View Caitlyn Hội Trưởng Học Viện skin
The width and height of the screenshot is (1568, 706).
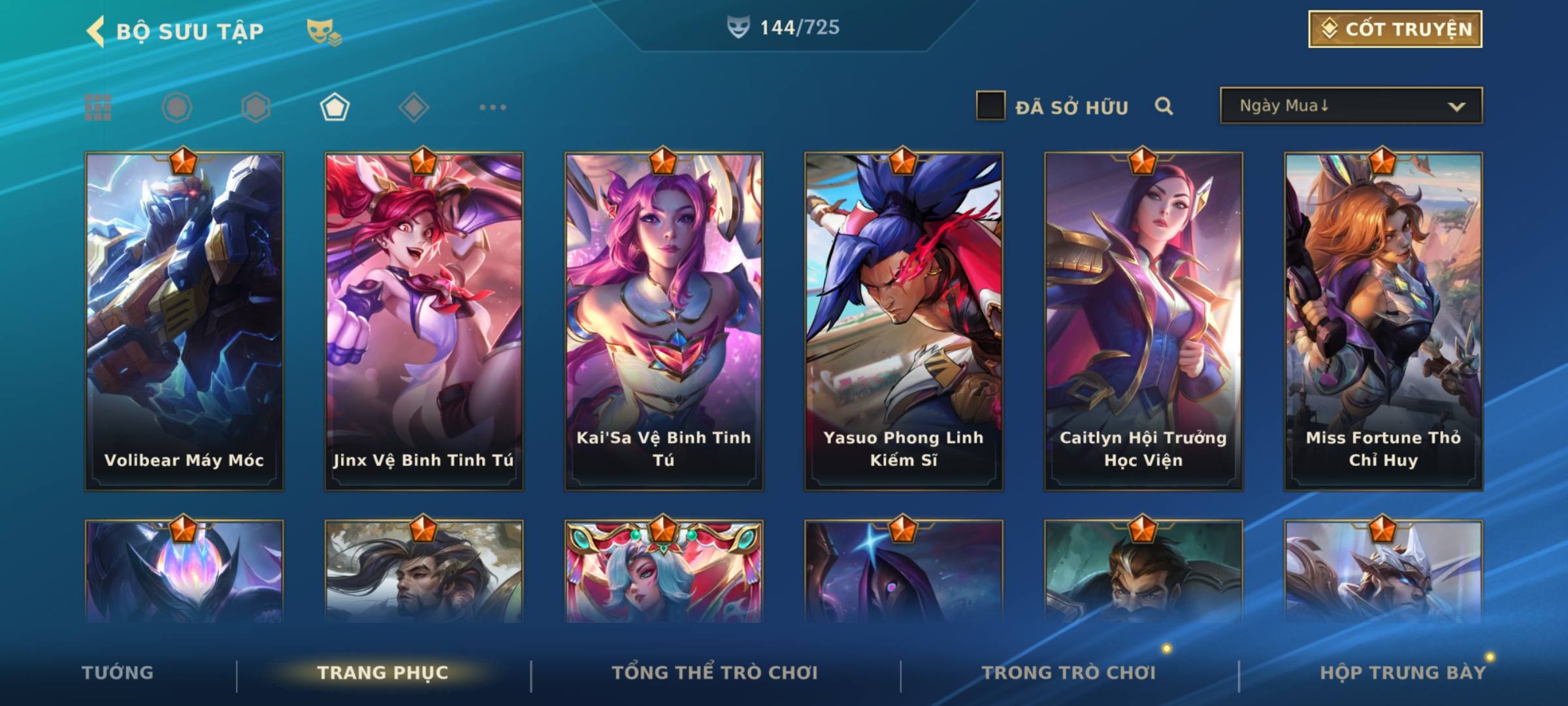(1143, 320)
